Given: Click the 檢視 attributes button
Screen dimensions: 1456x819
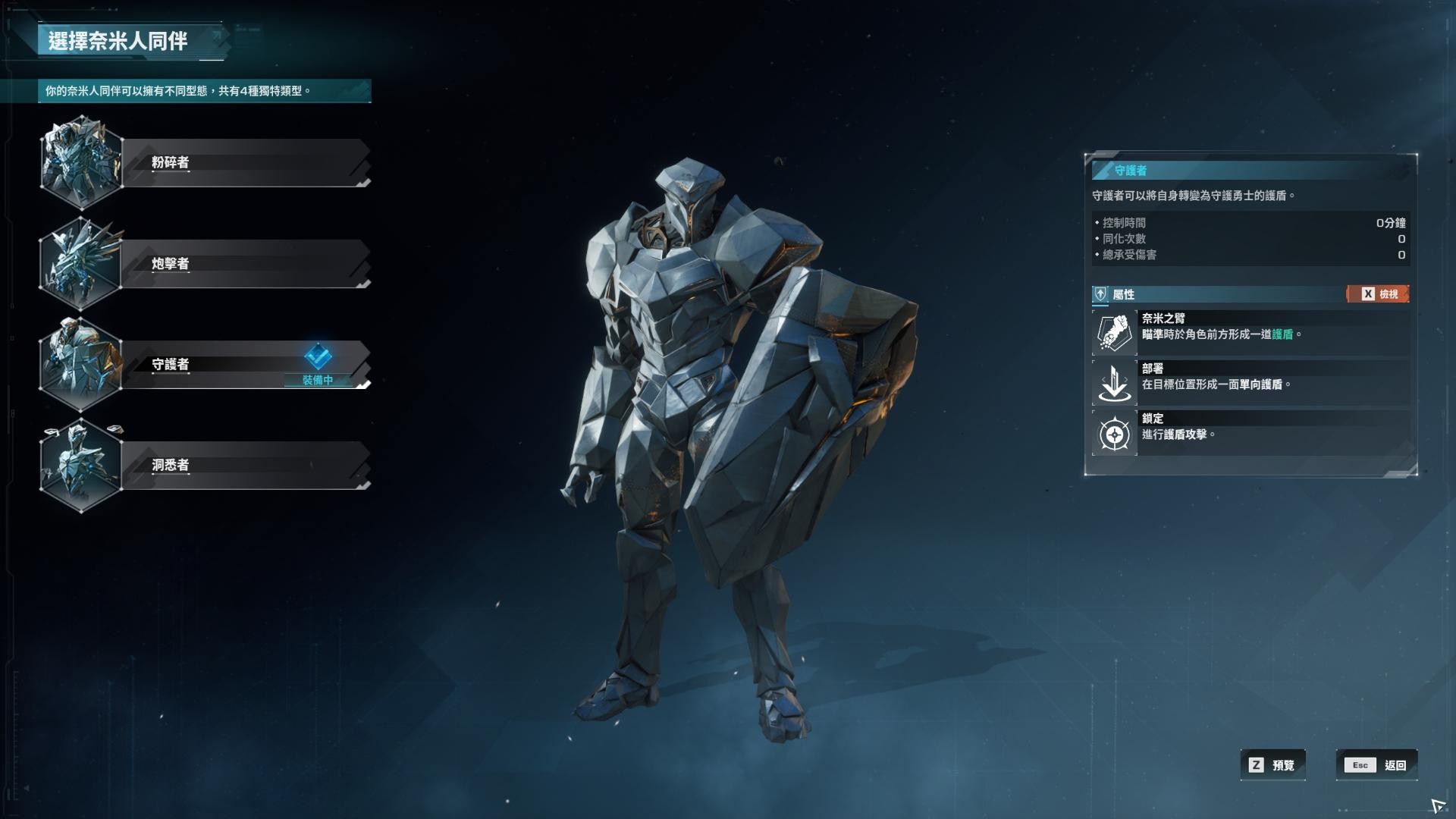Looking at the screenshot, I should pos(1378,294).
